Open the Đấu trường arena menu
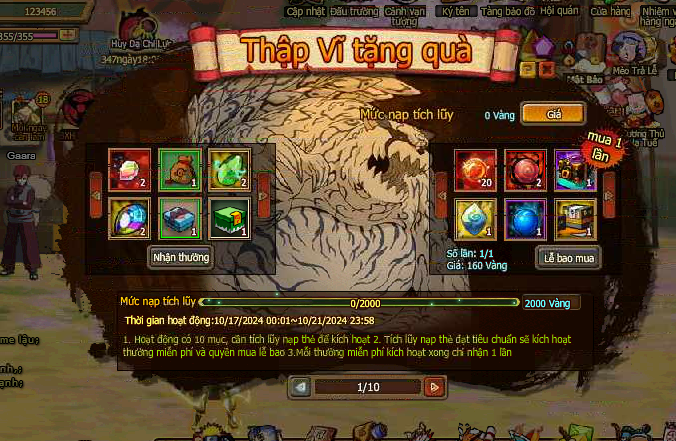 click(353, 10)
